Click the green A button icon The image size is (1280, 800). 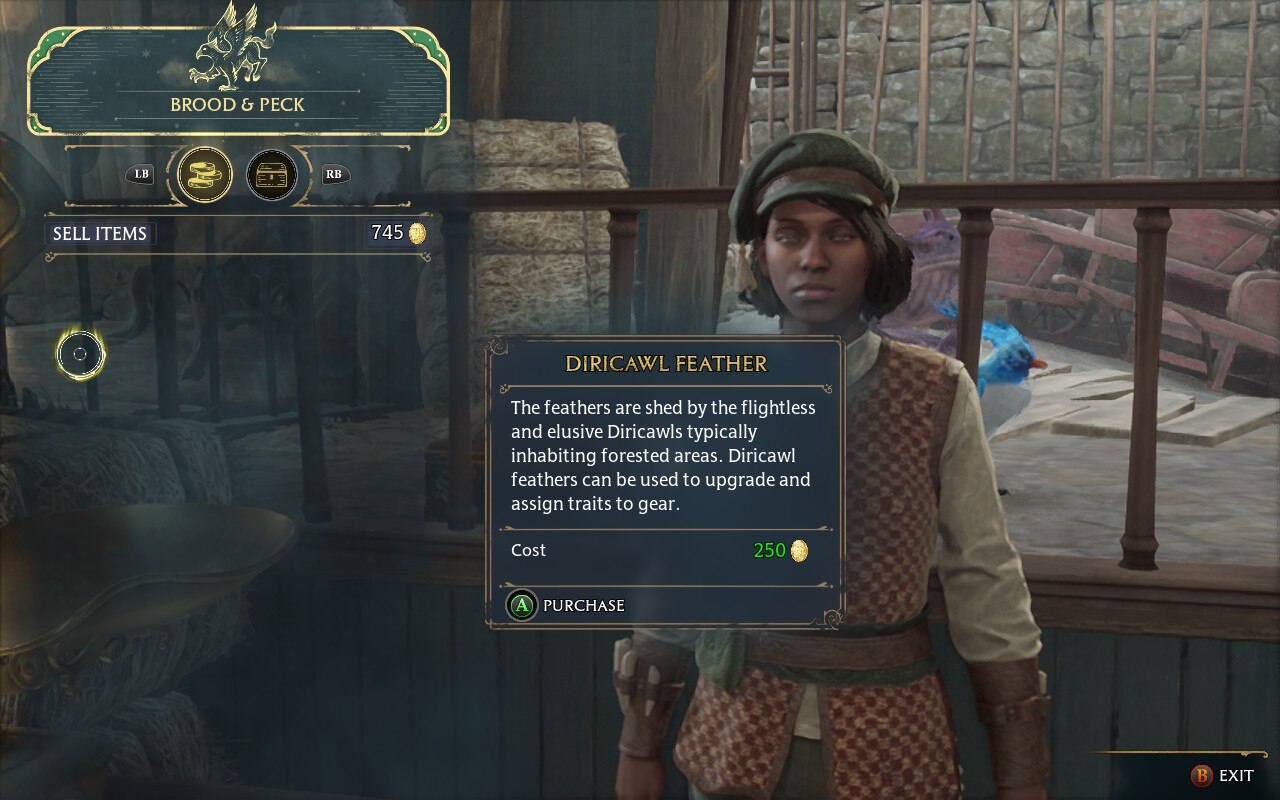(x=520, y=605)
